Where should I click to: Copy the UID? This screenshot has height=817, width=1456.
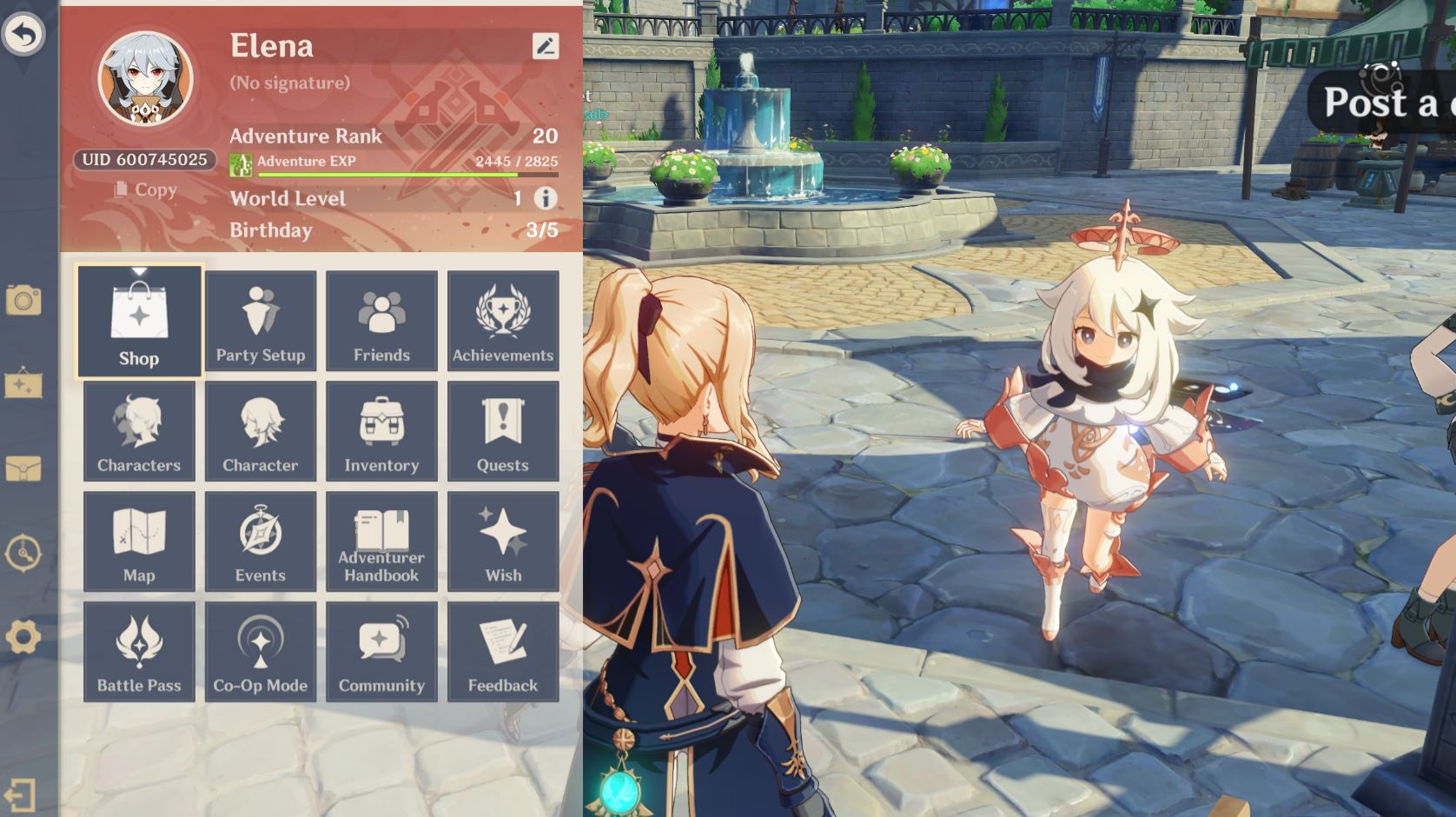(x=145, y=189)
